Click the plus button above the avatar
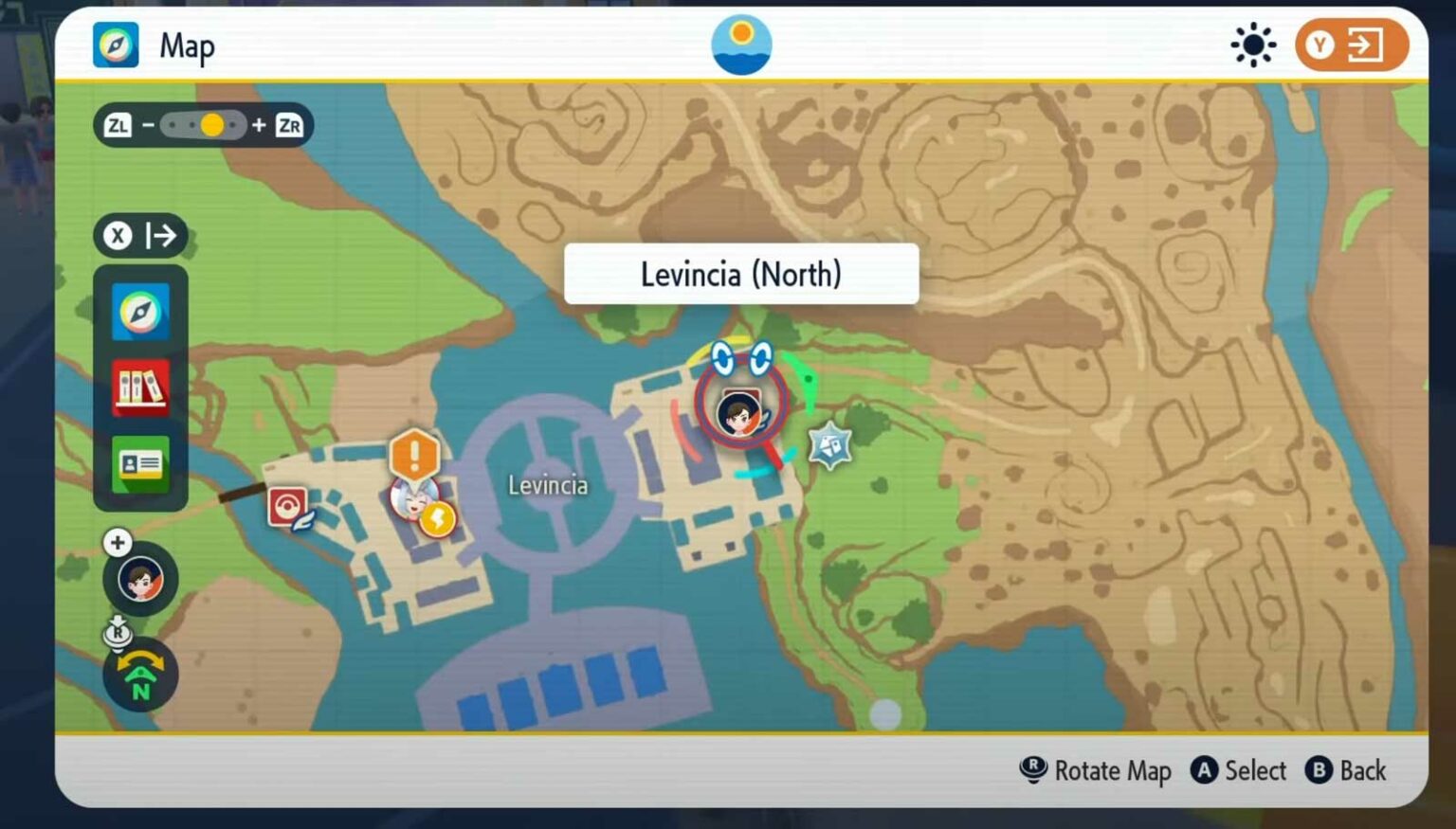1456x829 pixels. (117, 542)
